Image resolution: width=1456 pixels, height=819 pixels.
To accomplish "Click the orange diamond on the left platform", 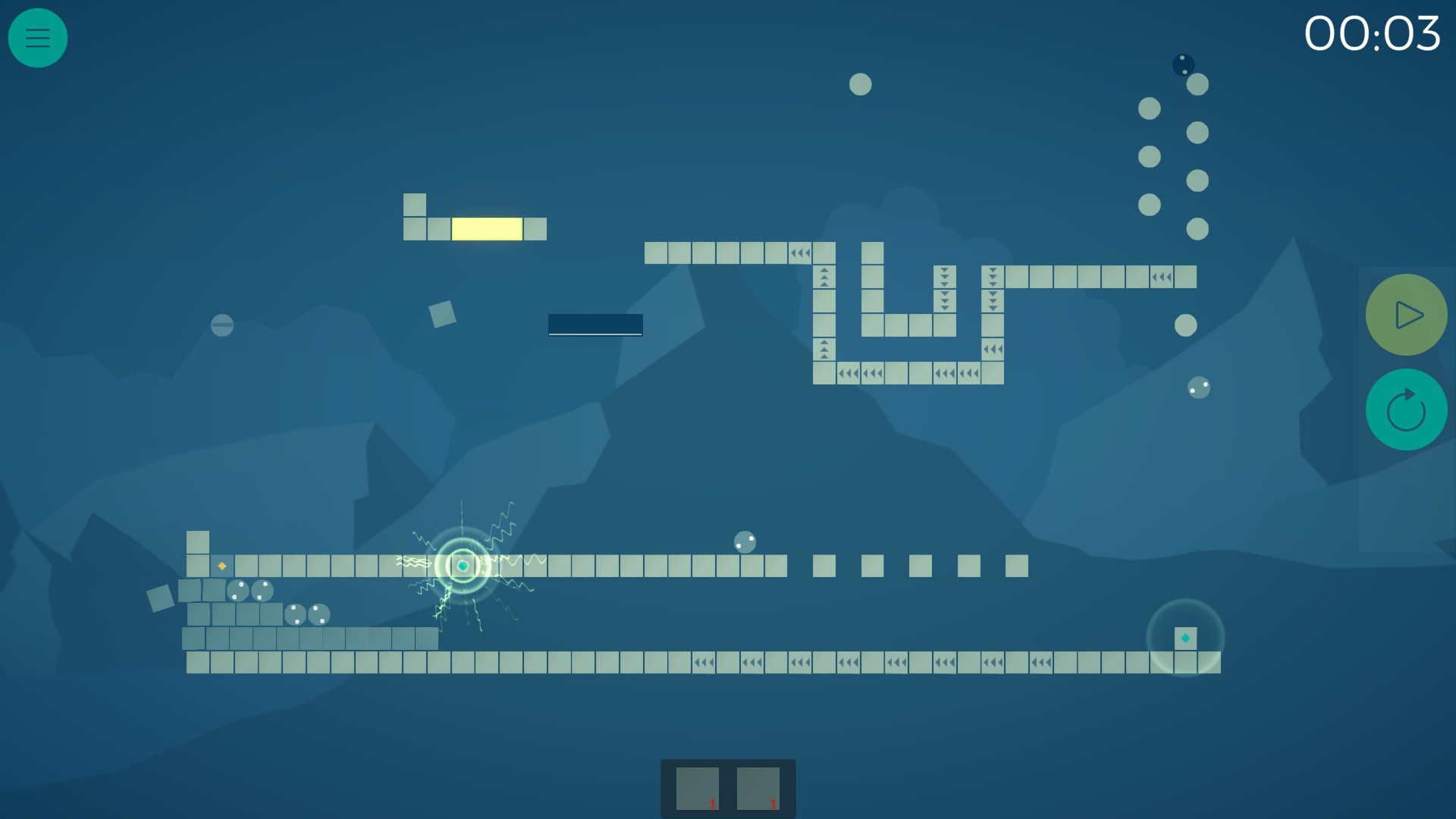I will click(221, 565).
